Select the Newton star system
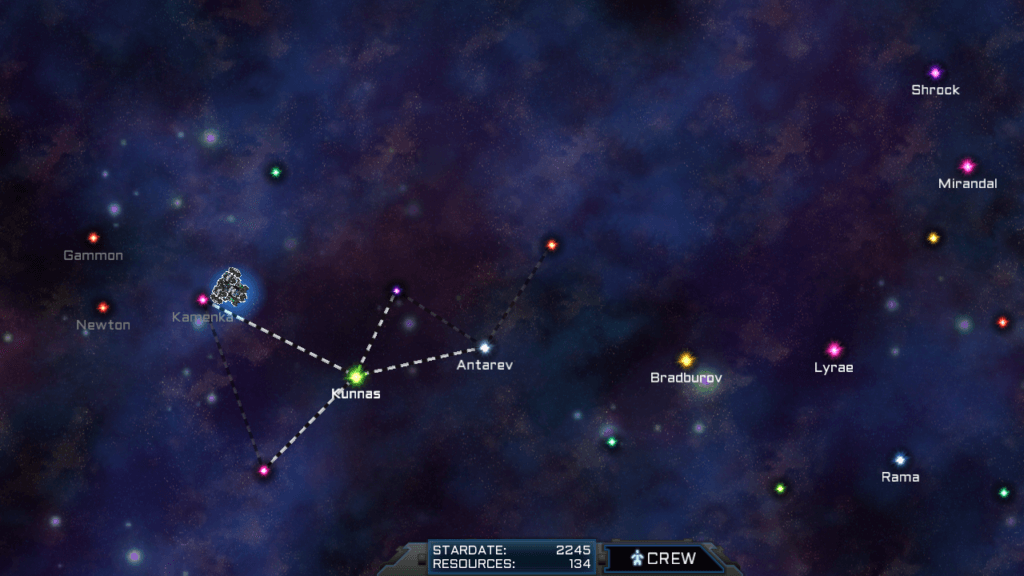 point(102,308)
